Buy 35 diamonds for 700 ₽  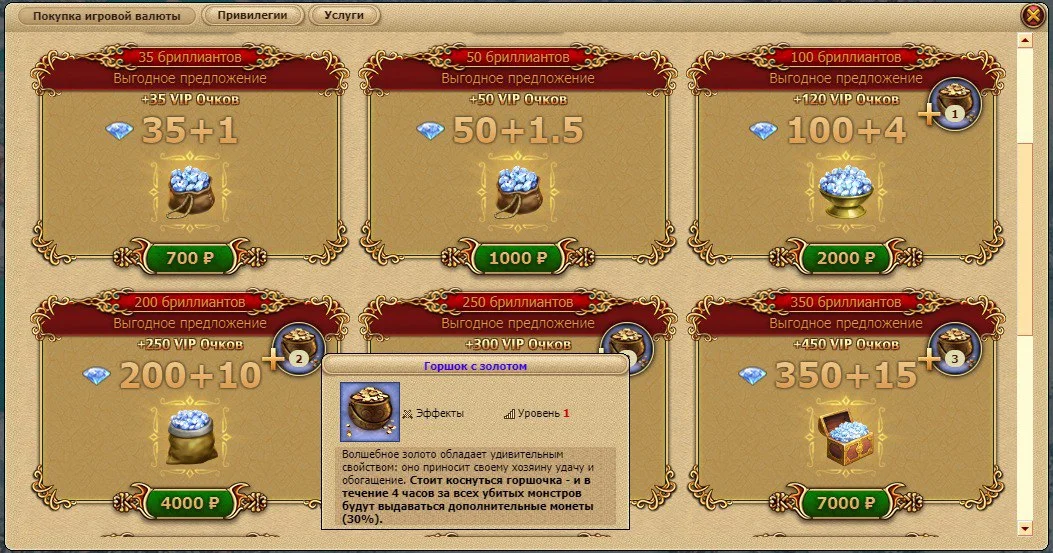189,258
